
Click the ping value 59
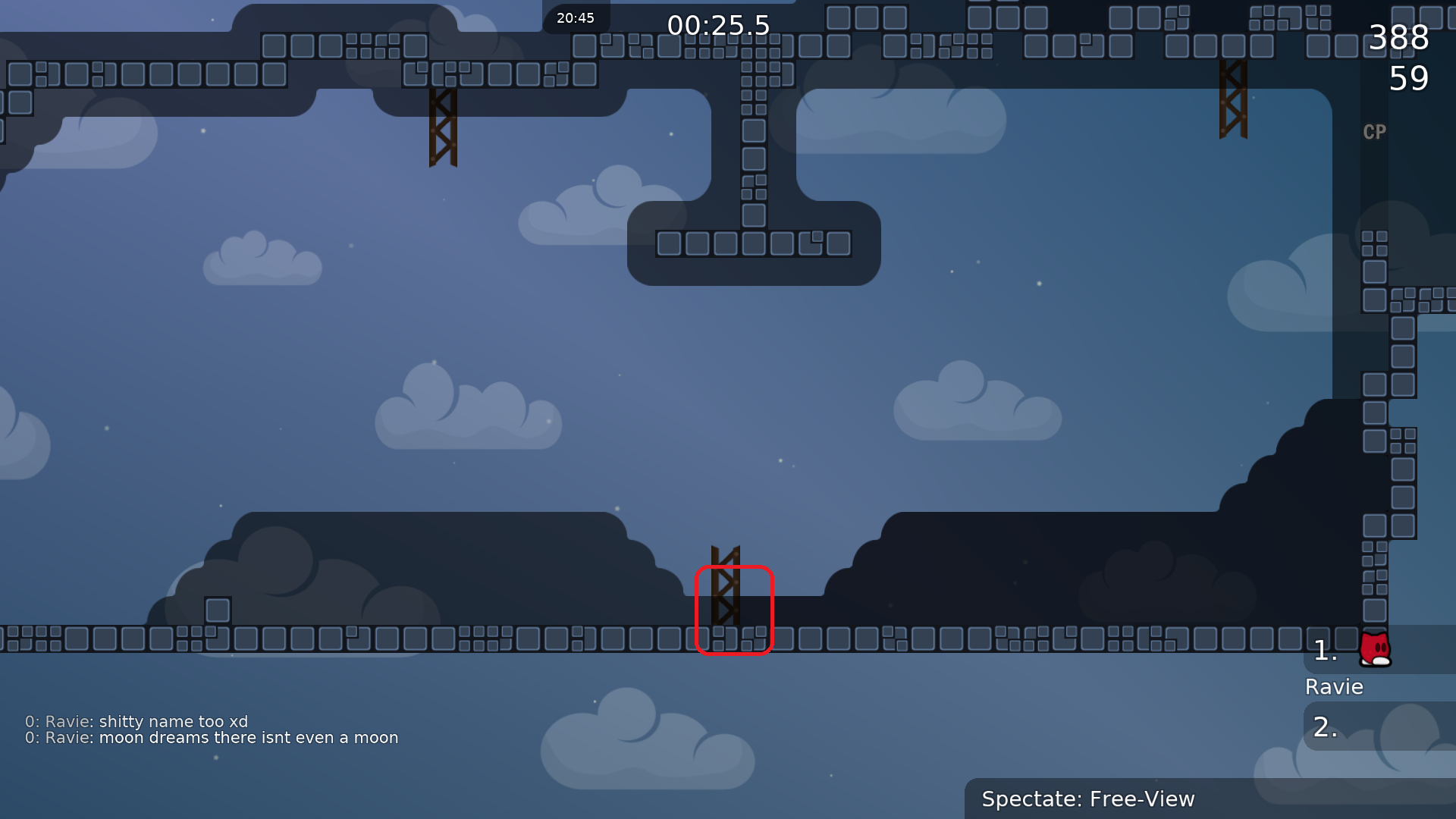coord(1410,77)
